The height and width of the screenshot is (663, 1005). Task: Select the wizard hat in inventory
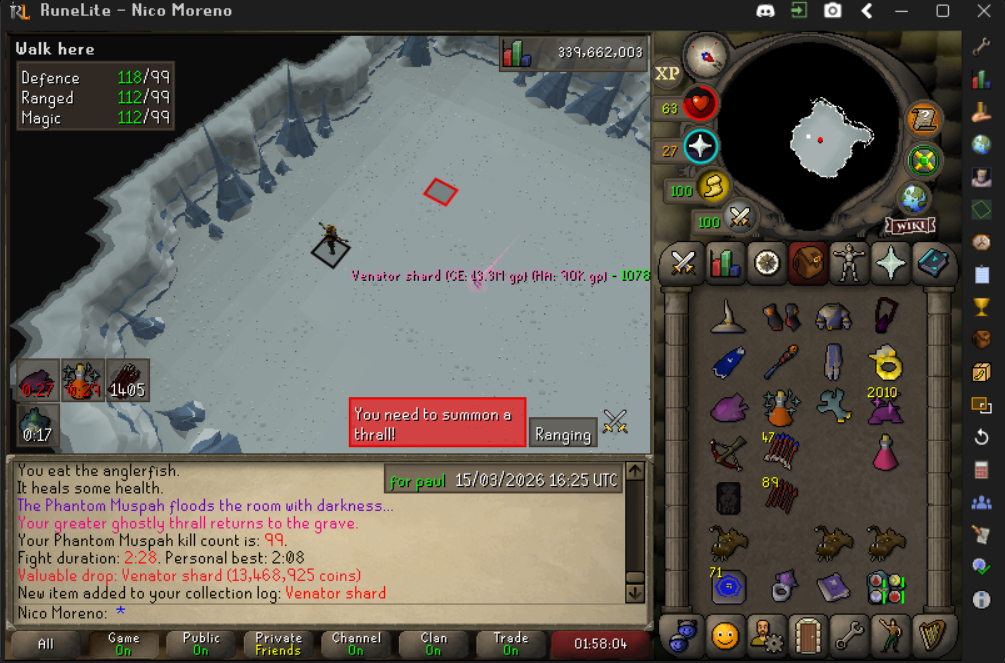click(728, 319)
